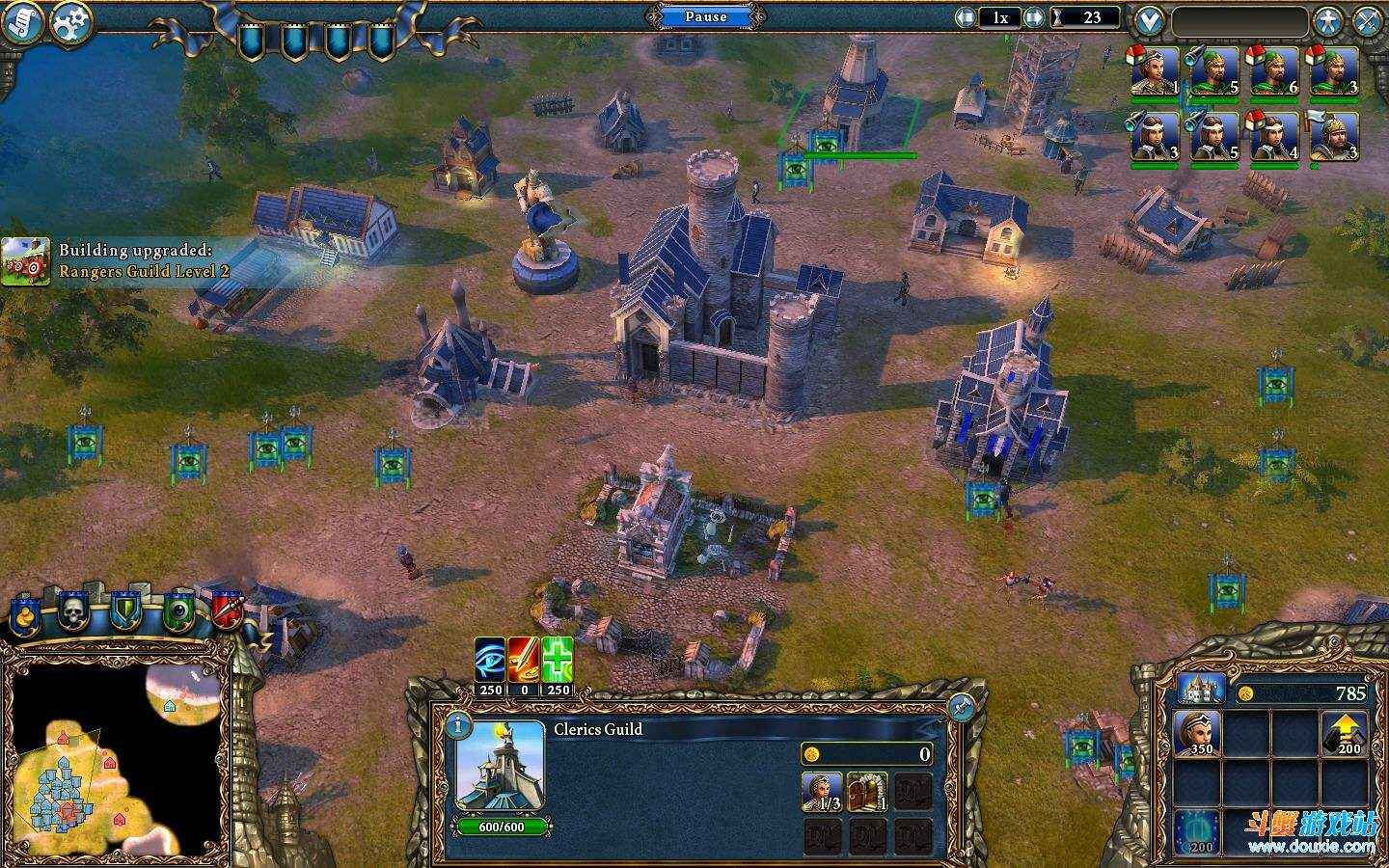The height and width of the screenshot is (868, 1389).
Task: Hire a cleric hero for 350 gold
Action: click(1197, 734)
